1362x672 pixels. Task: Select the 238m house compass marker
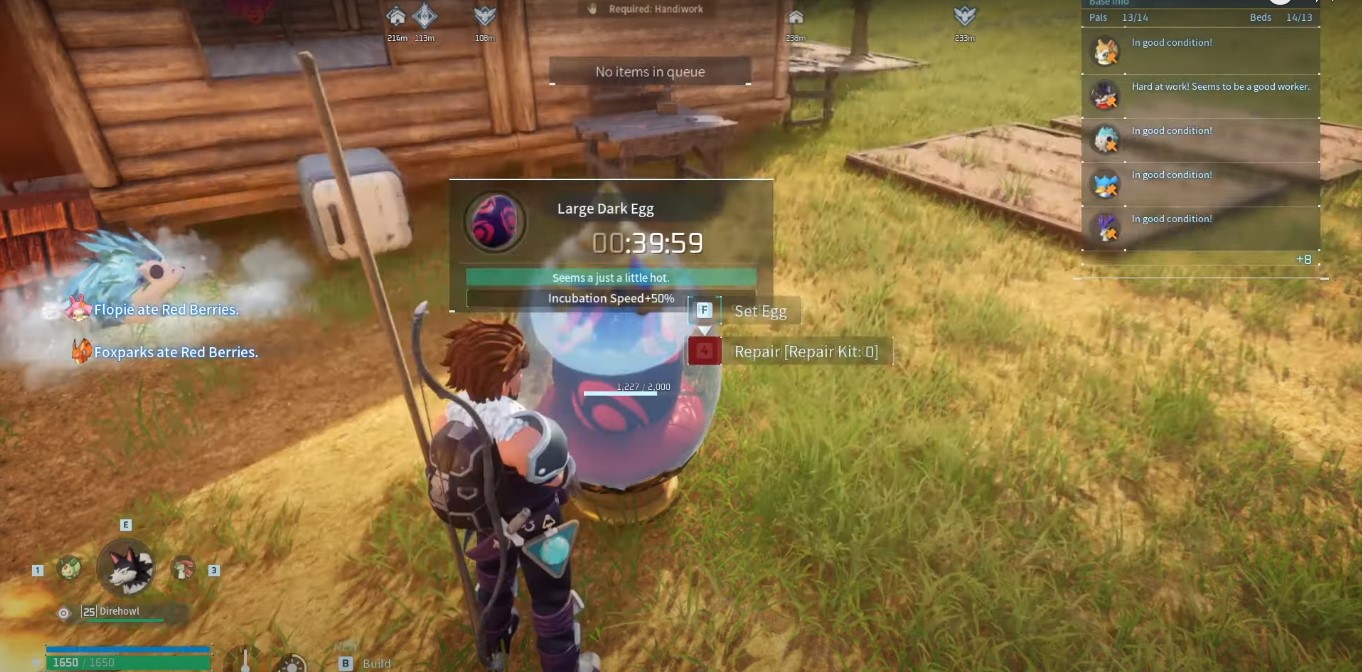[x=796, y=17]
